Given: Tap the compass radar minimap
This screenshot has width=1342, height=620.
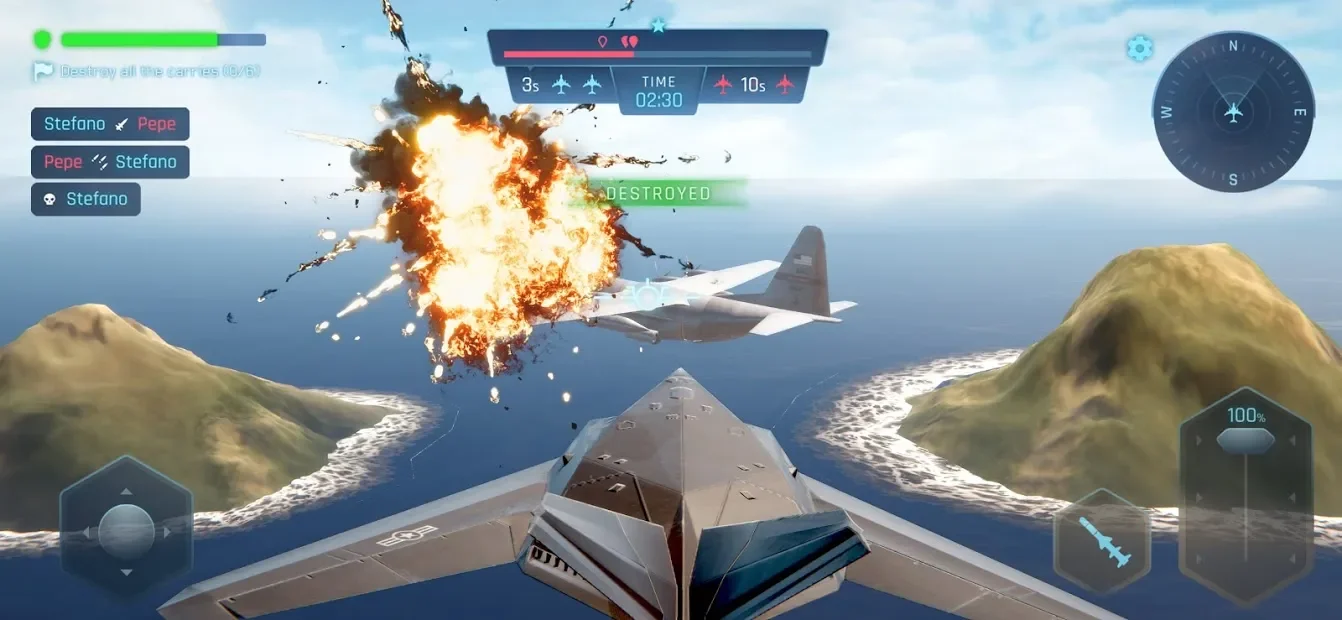Looking at the screenshot, I should pos(1233,112).
